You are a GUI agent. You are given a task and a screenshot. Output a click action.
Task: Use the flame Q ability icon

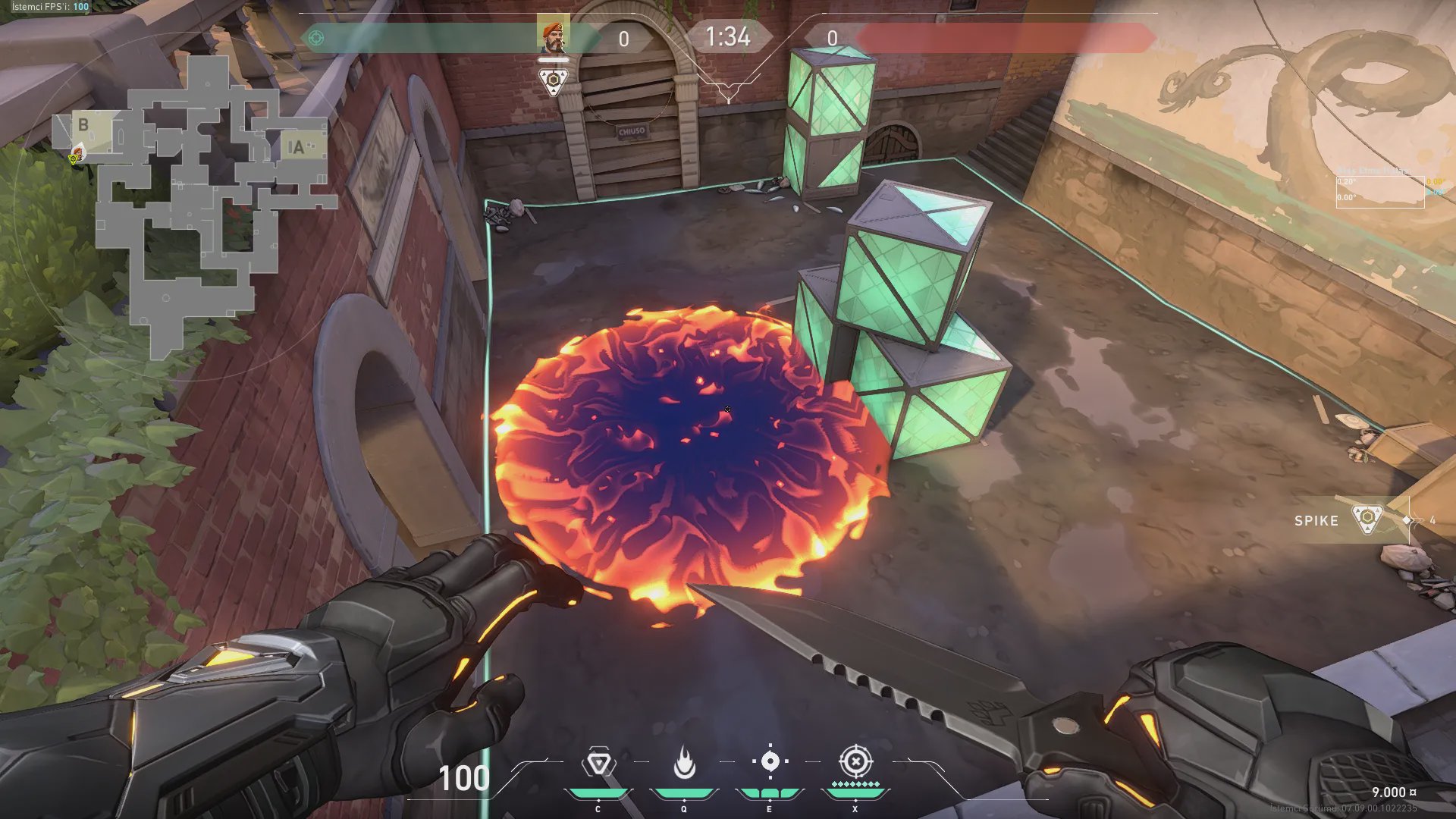coord(684,763)
